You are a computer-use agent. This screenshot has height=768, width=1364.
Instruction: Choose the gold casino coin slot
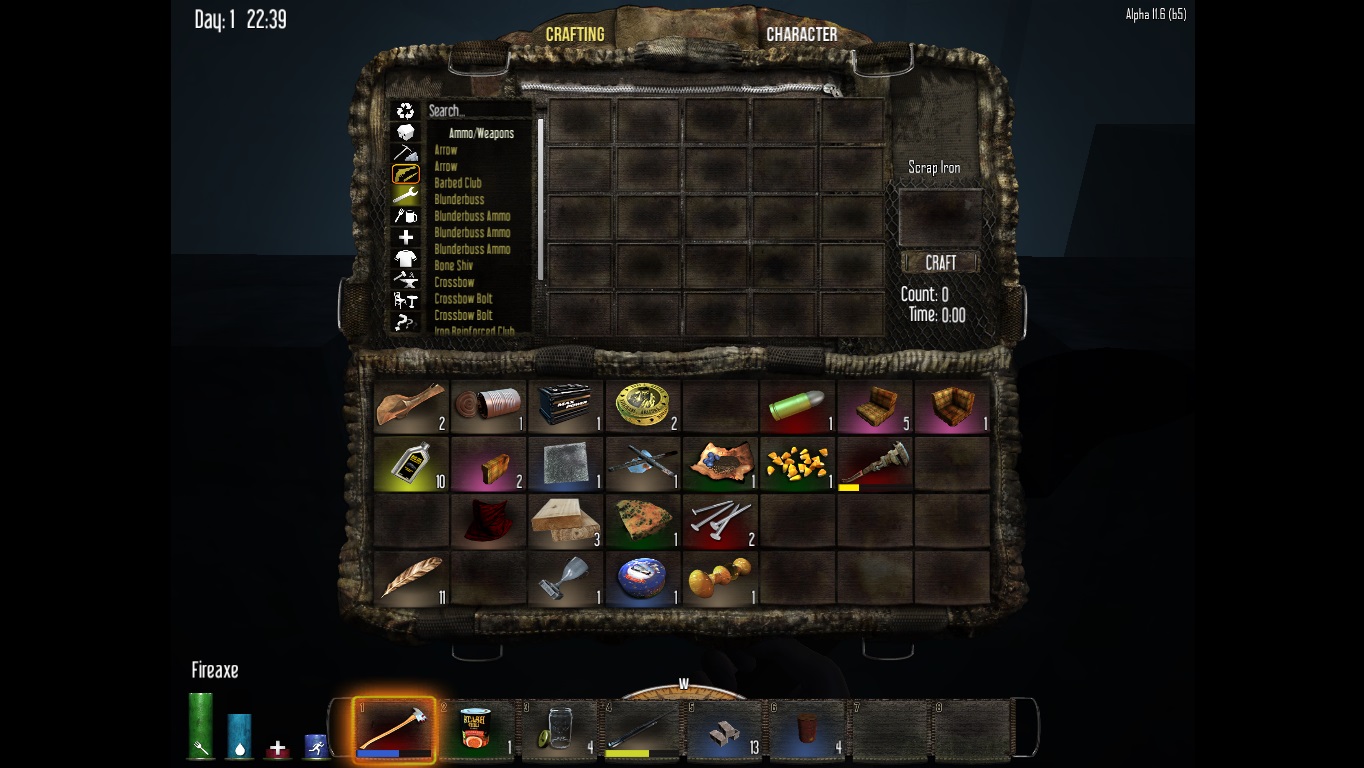[x=643, y=406]
